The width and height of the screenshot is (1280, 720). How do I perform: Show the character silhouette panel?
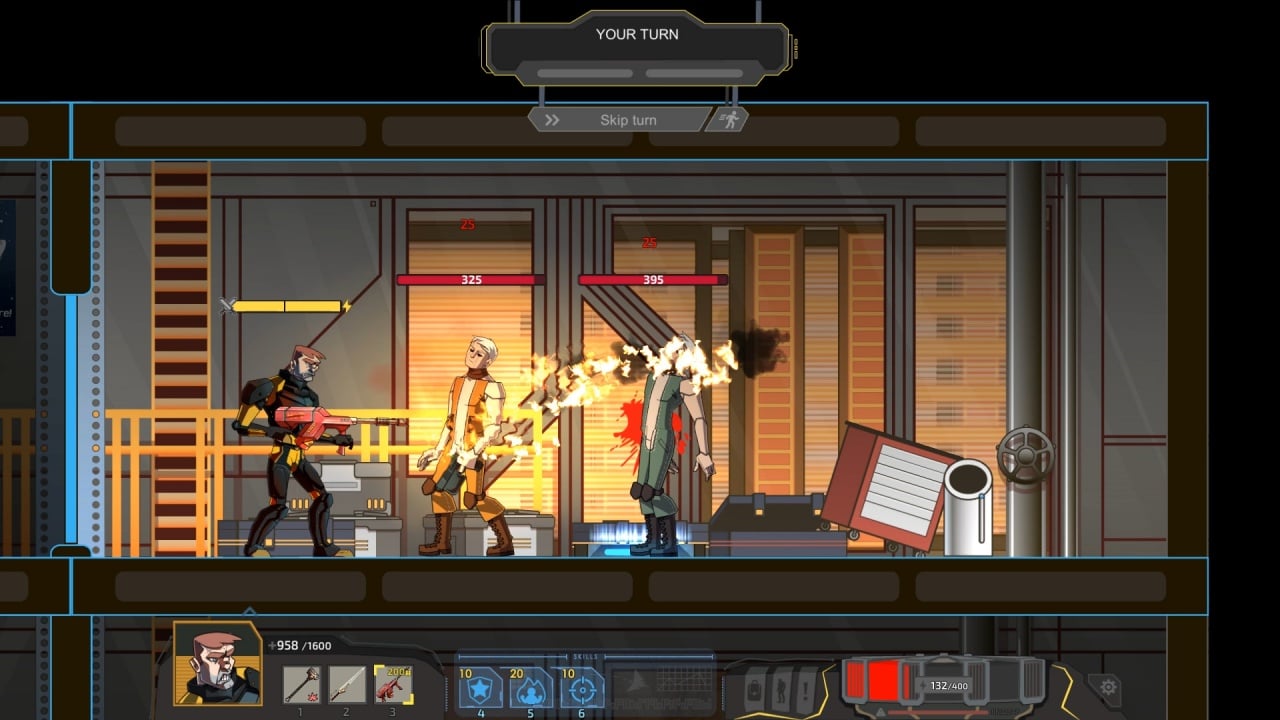(781, 688)
